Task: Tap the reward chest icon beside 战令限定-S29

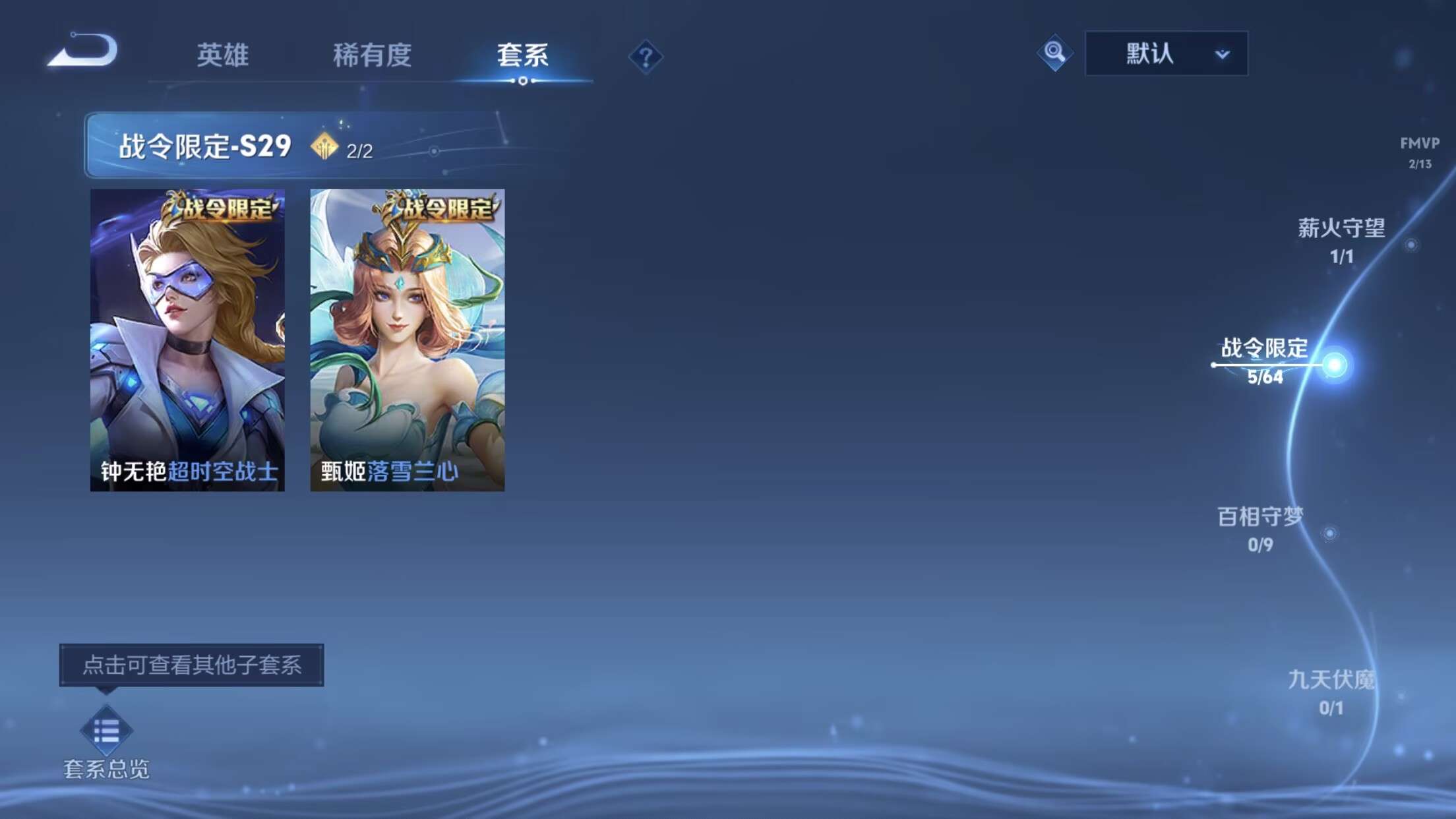Action: (x=322, y=146)
